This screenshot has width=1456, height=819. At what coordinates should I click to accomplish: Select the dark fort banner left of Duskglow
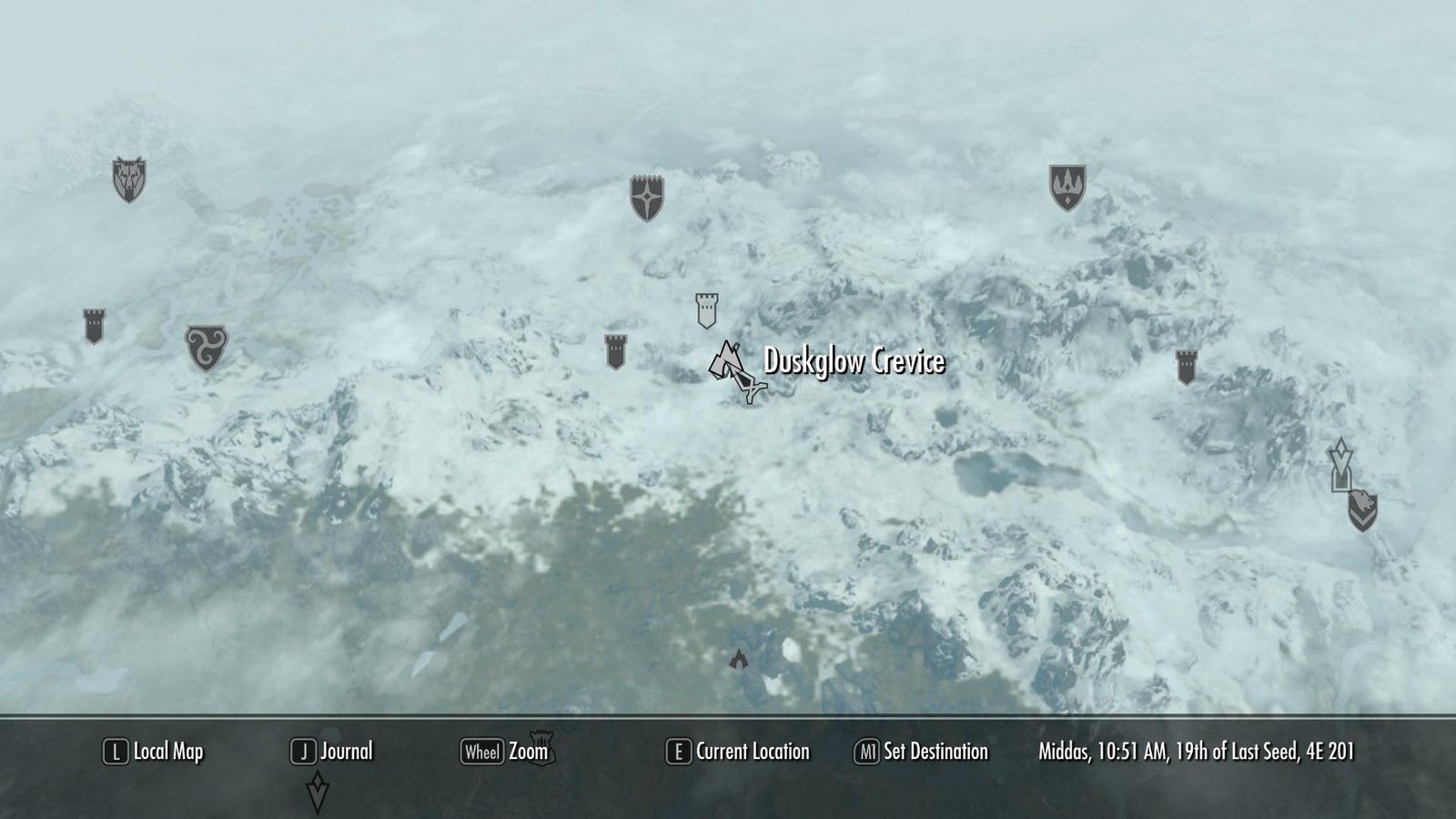615,351
